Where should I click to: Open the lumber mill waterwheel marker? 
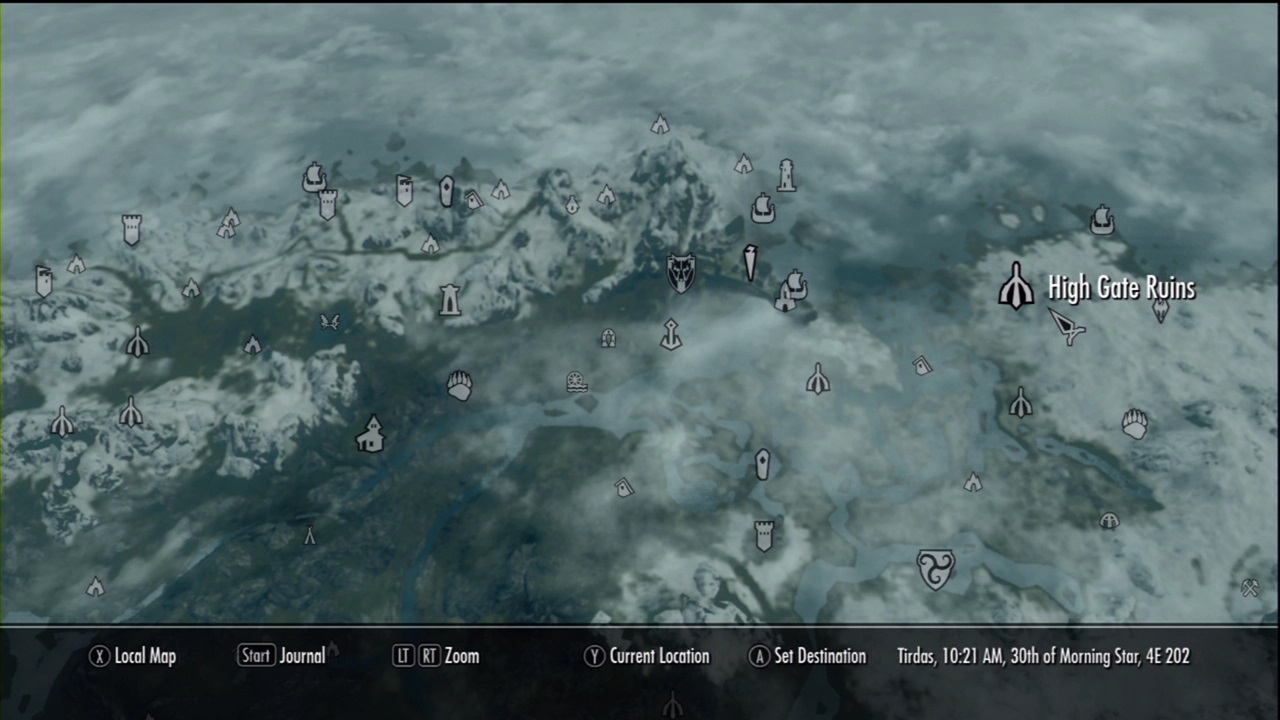click(x=578, y=381)
